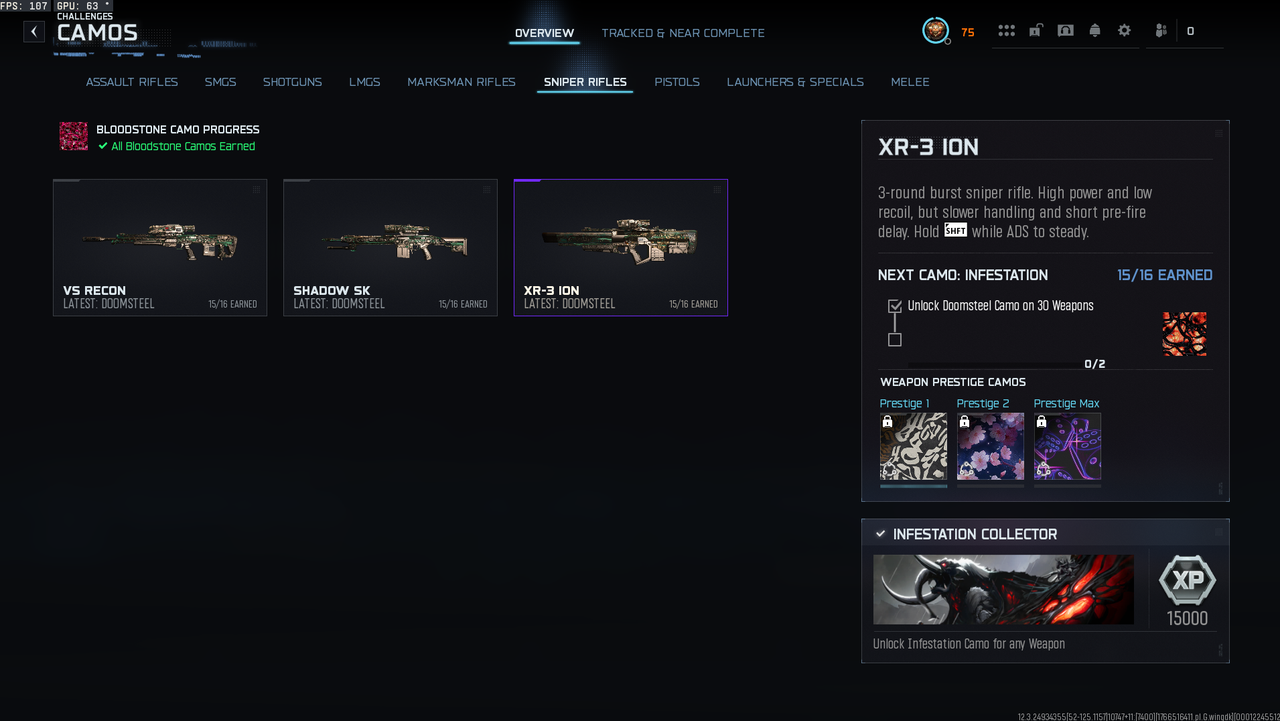This screenshot has width=1280, height=721.
Task: Open the social friends icon
Action: pos(1160,31)
